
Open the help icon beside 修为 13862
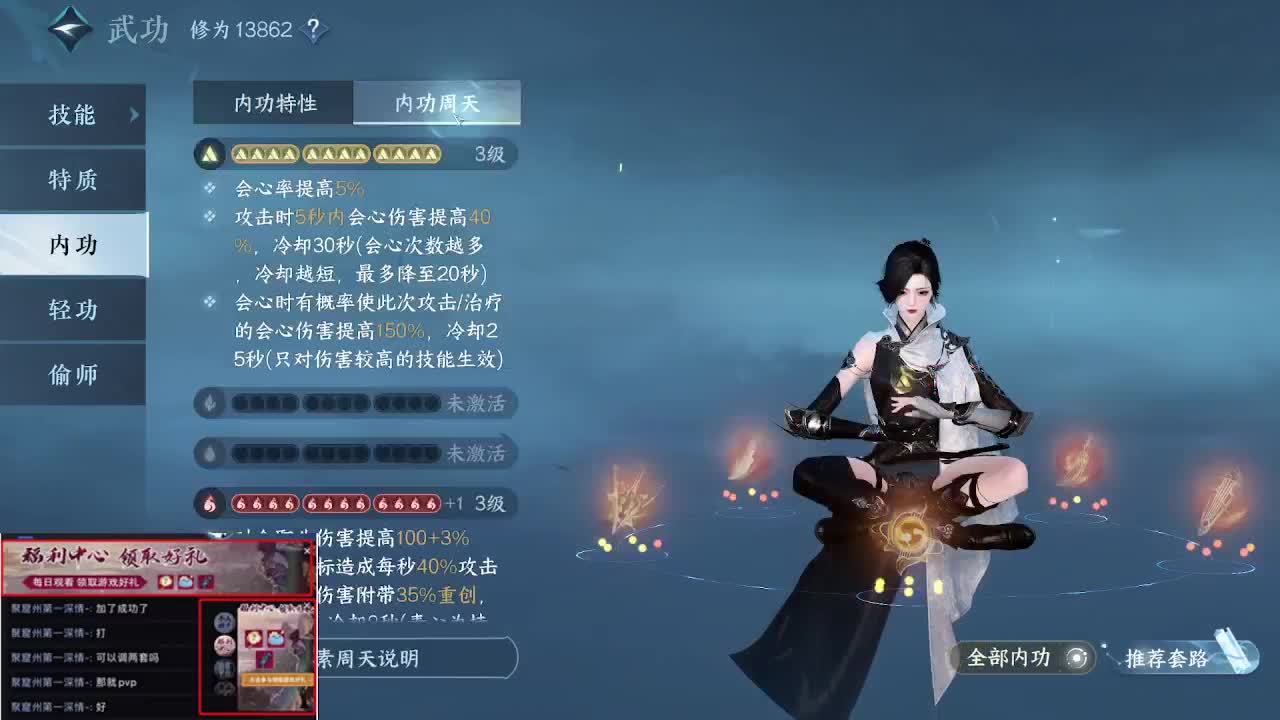(312, 30)
